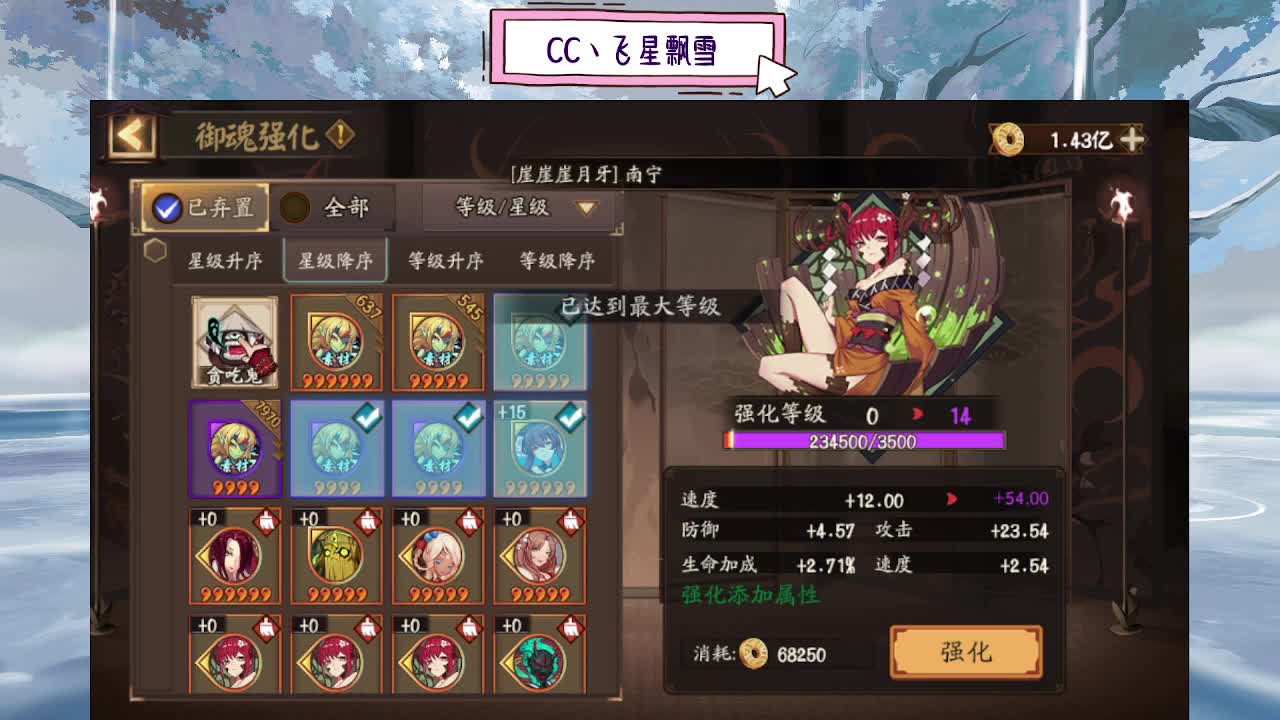
Task: Switch filter to 全部
Action: click(x=329, y=207)
